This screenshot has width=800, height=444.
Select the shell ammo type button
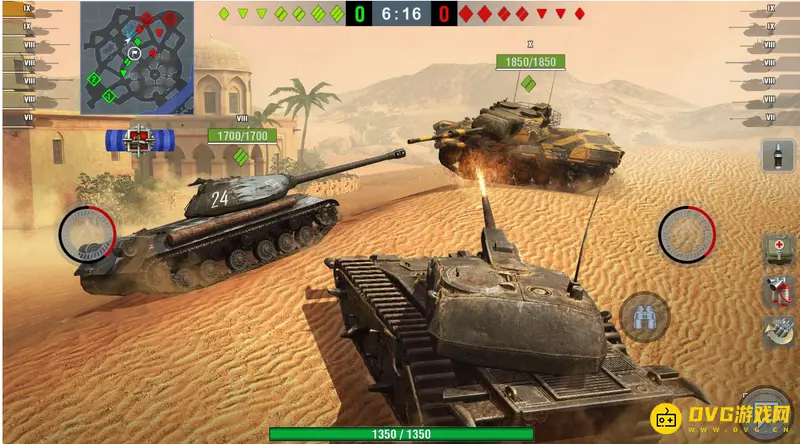pyautogui.click(x=775, y=158)
